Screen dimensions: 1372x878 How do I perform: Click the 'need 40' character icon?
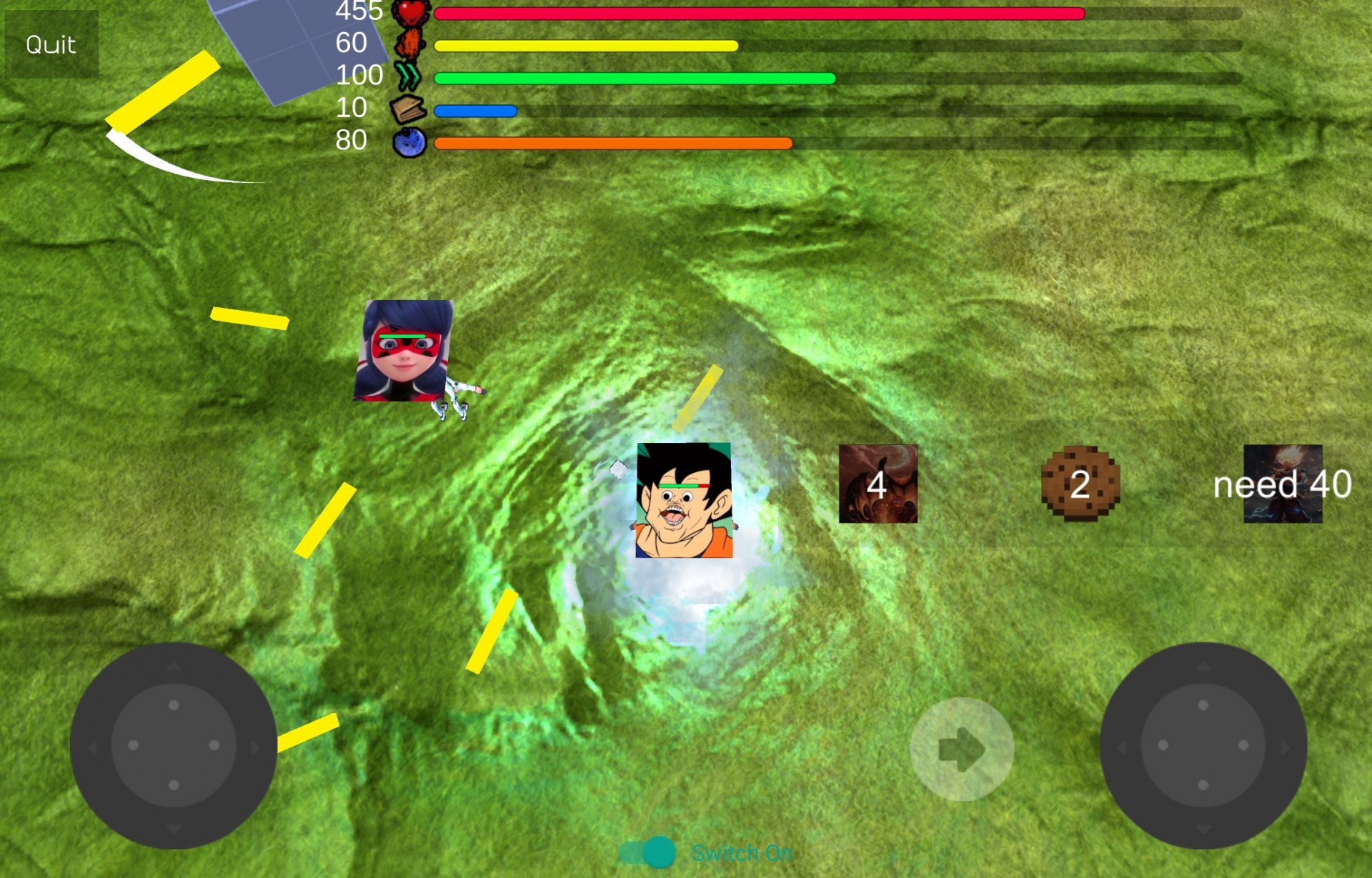[1282, 485]
